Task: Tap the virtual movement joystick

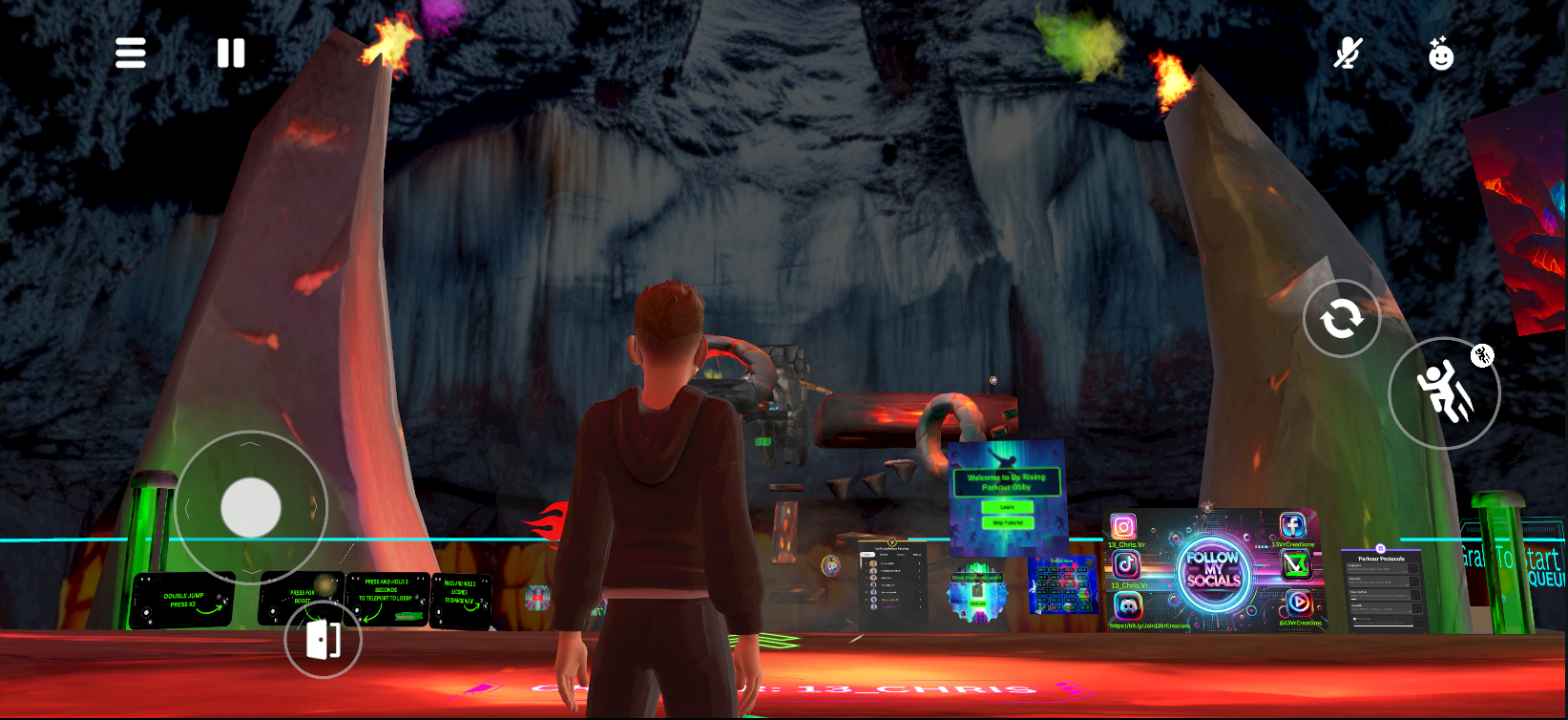Action: (x=251, y=507)
